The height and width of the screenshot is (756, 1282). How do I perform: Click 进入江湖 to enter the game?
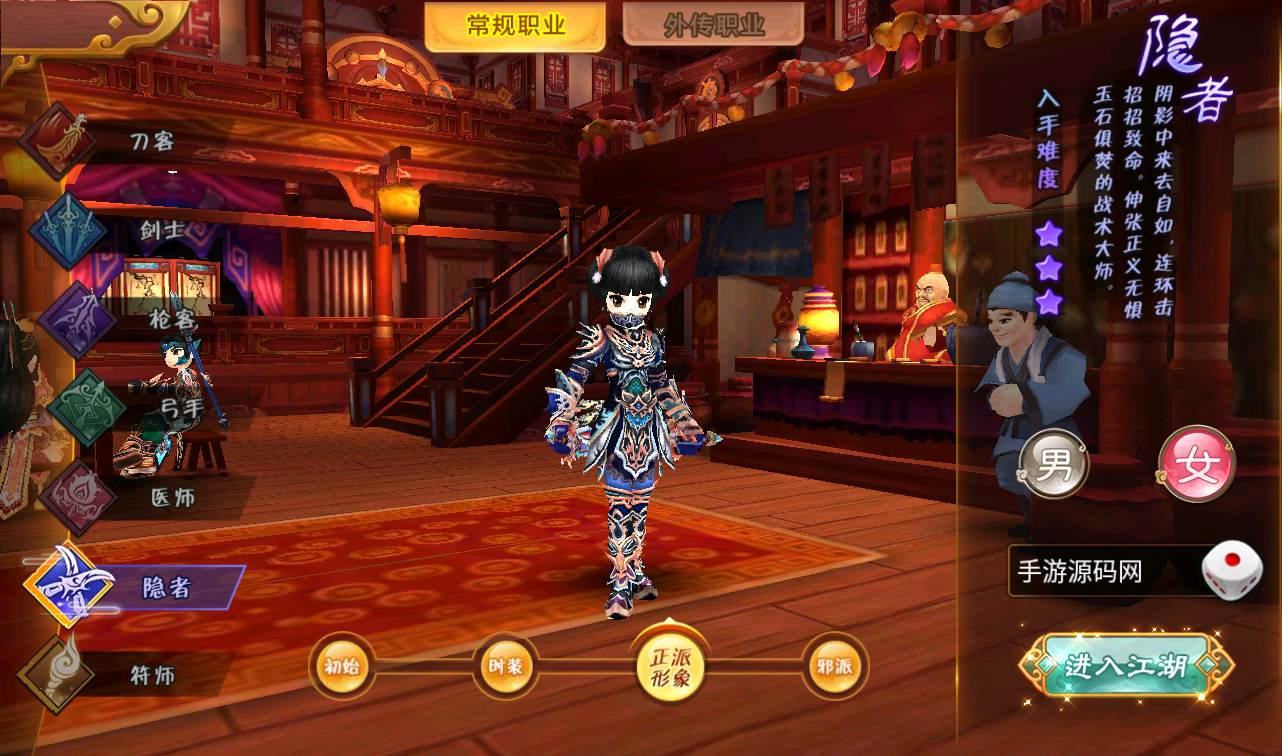coord(1126,666)
